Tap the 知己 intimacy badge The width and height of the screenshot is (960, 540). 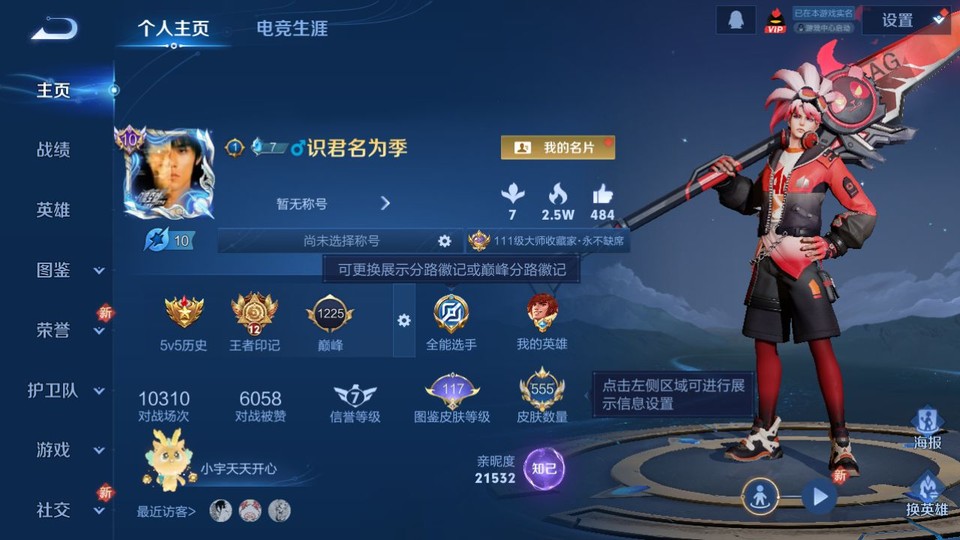coord(545,468)
